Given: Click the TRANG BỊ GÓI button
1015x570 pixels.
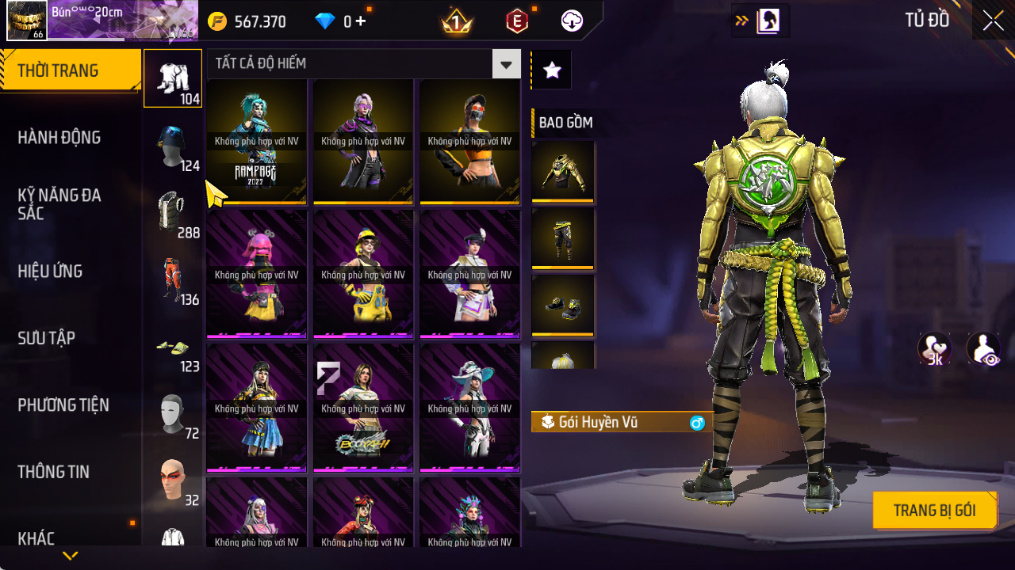Looking at the screenshot, I should 935,510.
